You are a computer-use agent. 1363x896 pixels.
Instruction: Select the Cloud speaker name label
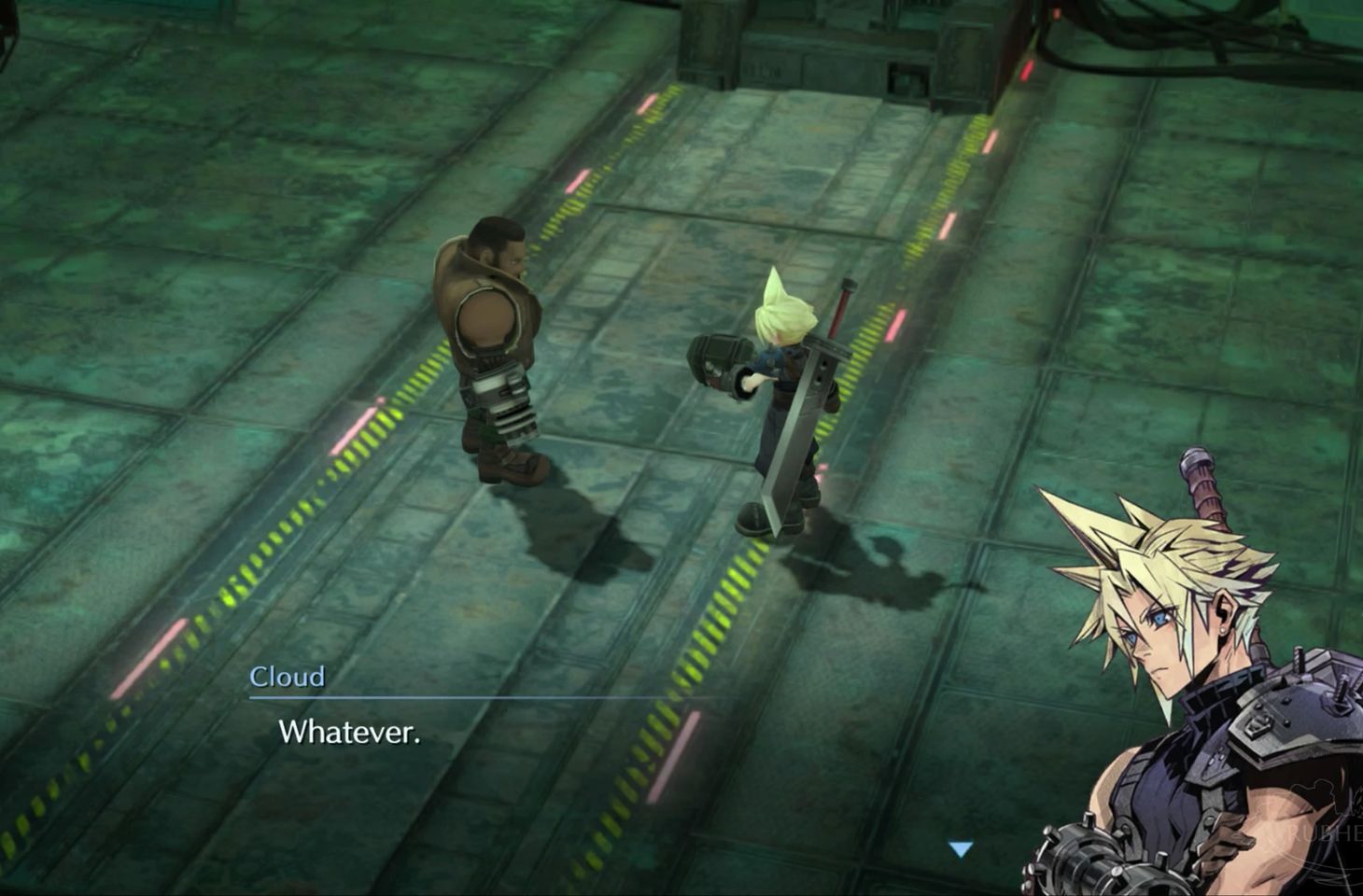coord(285,679)
